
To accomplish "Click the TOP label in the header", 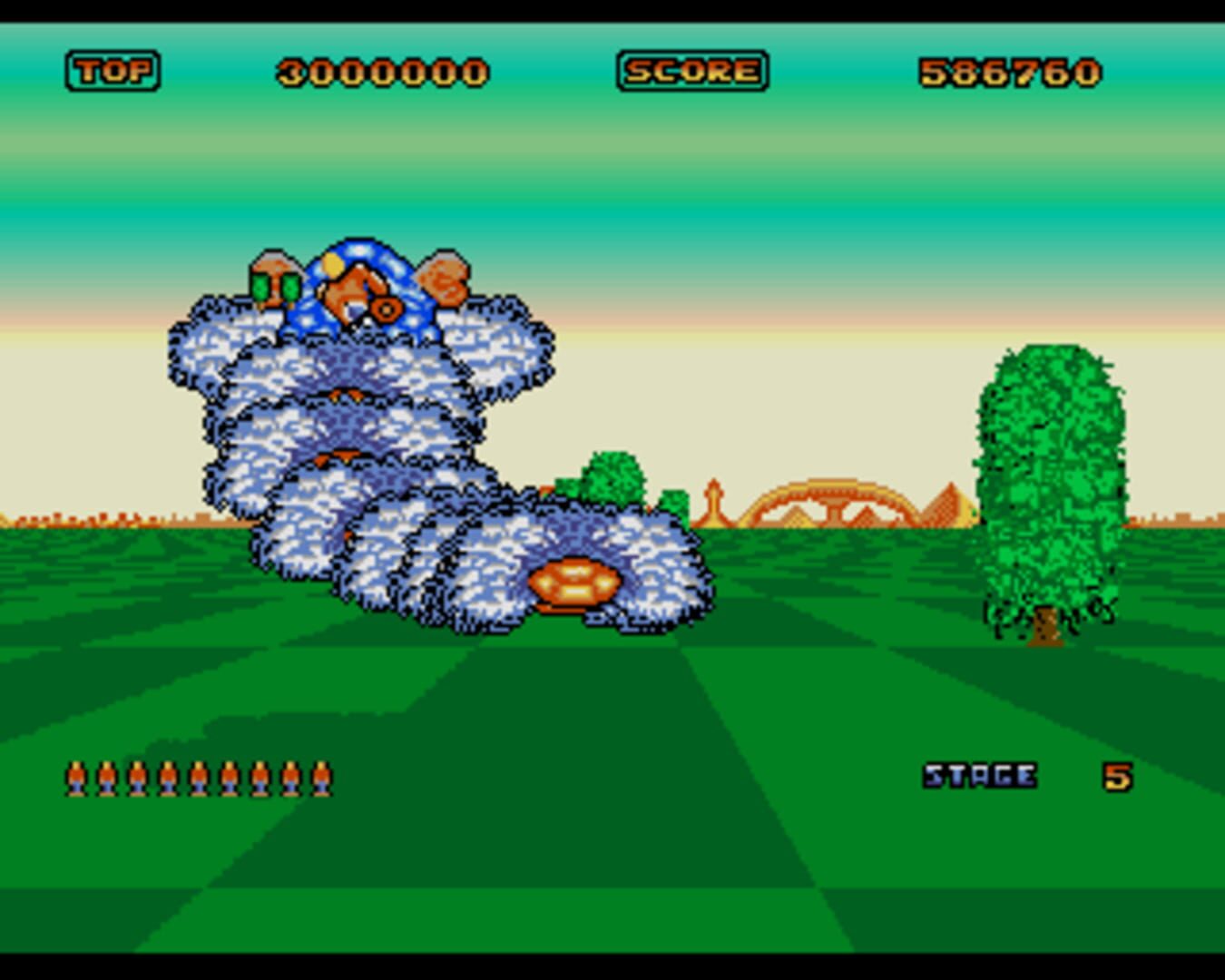I will coord(111,70).
